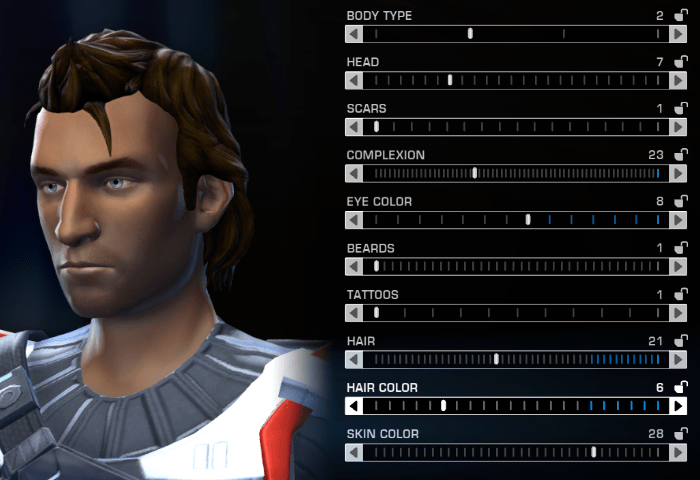Click the Body Type right arrow
The height and width of the screenshot is (480, 700).
click(679, 34)
